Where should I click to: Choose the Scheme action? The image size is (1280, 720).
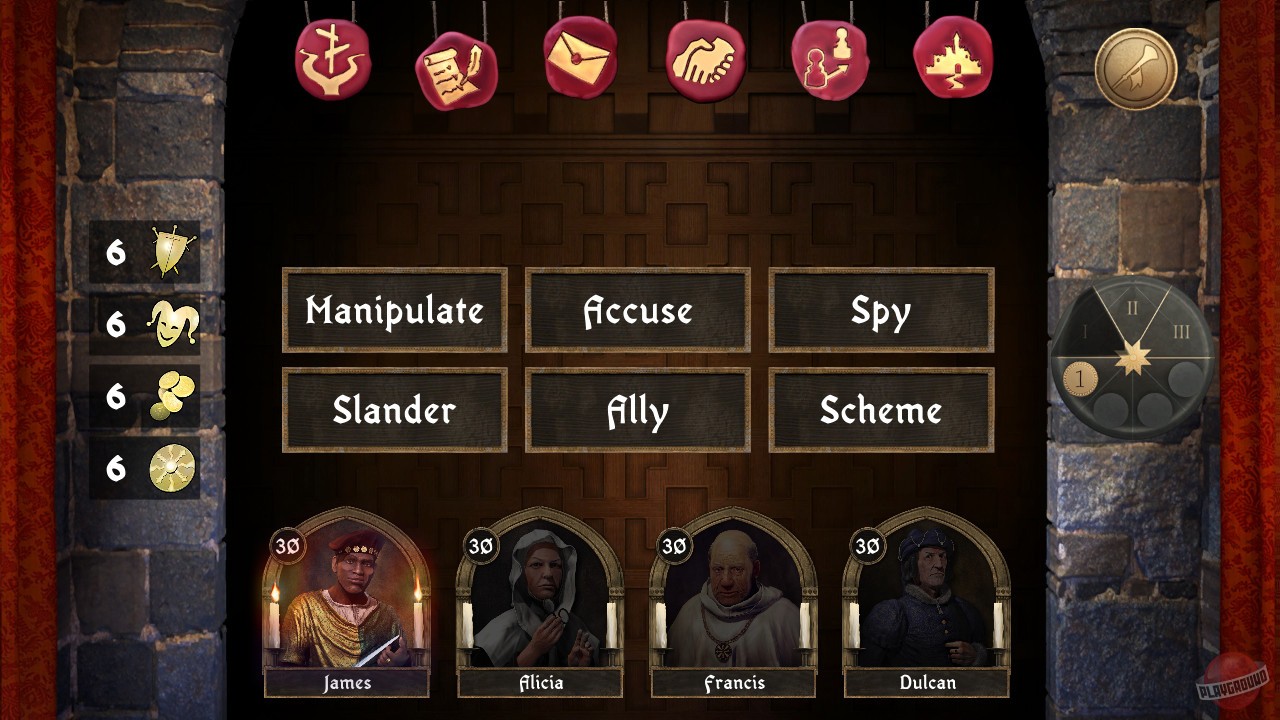coord(882,410)
